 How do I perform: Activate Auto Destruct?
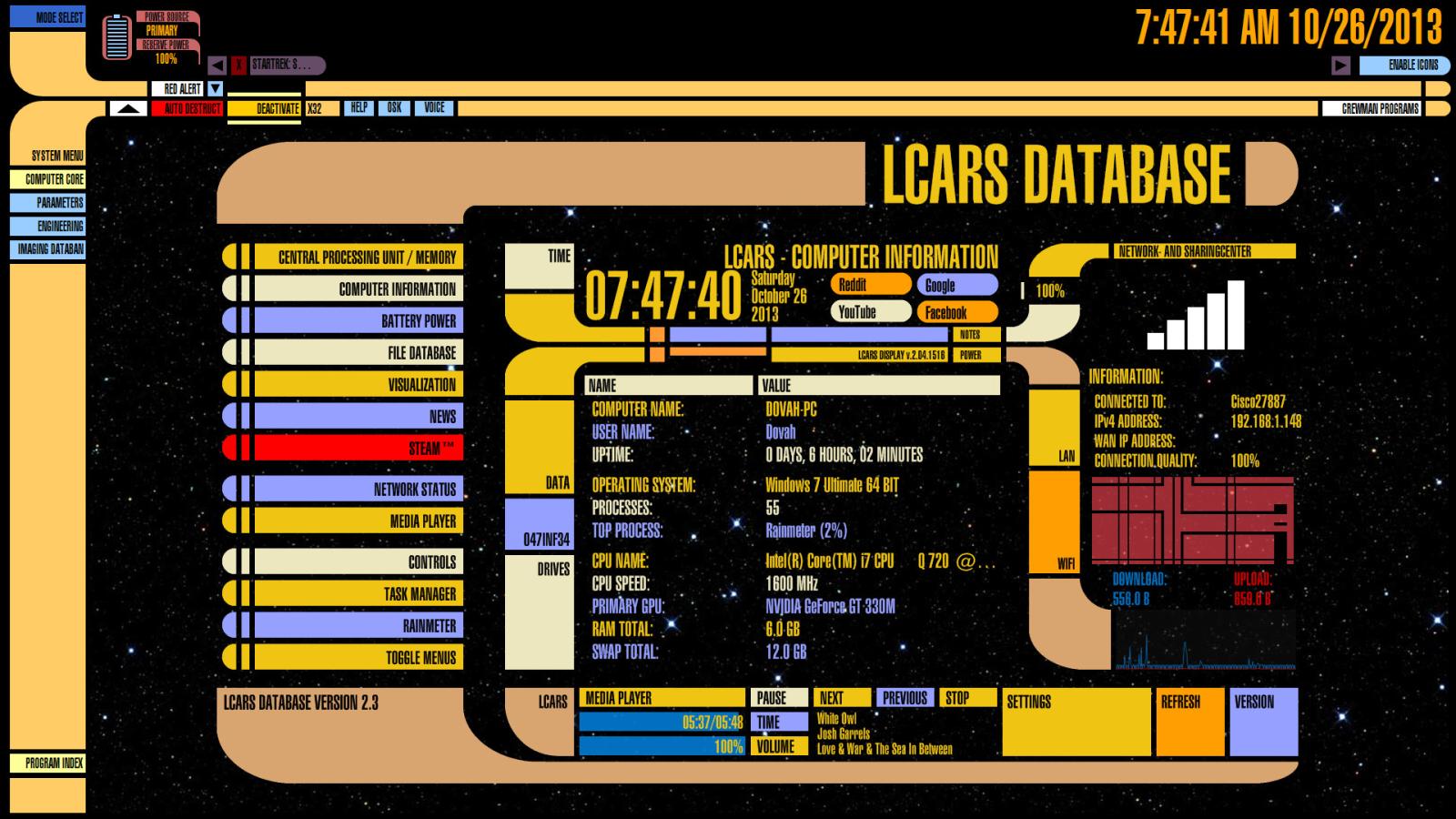(x=189, y=107)
